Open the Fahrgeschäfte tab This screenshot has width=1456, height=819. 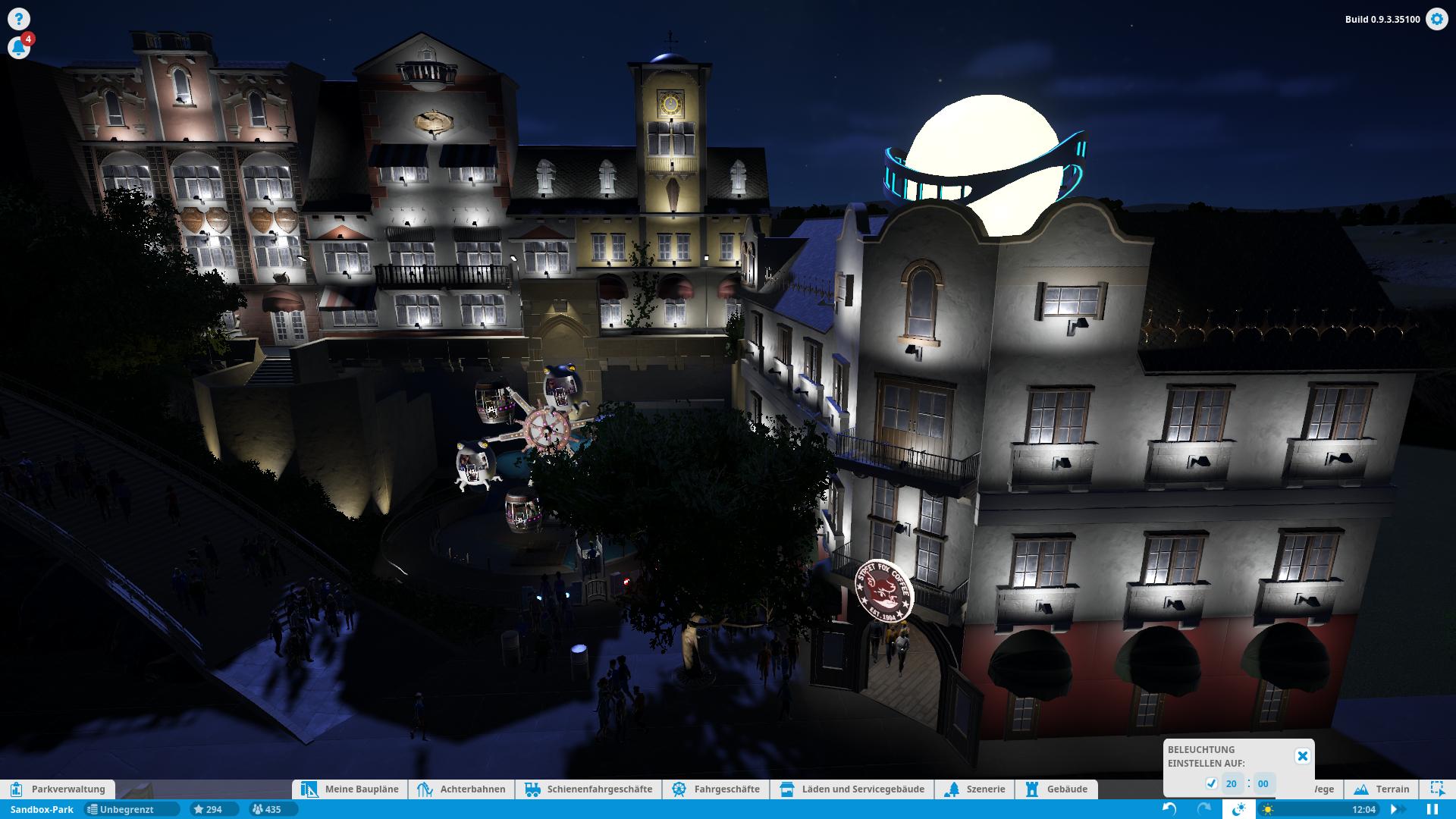click(717, 789)
